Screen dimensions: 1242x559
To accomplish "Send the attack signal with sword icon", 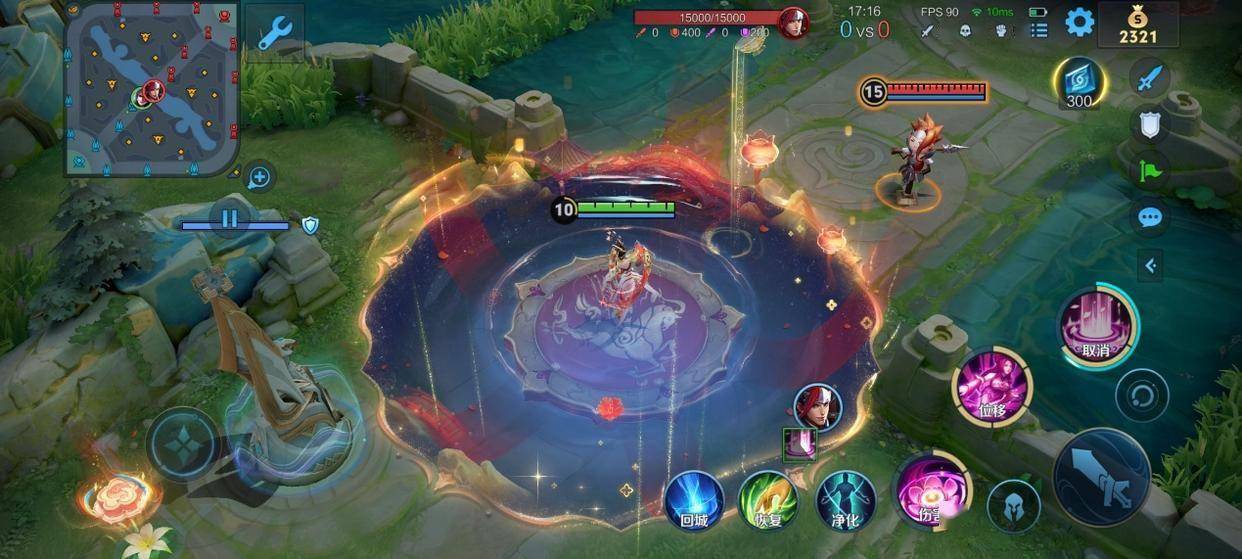I will (x=1150, y=77).
